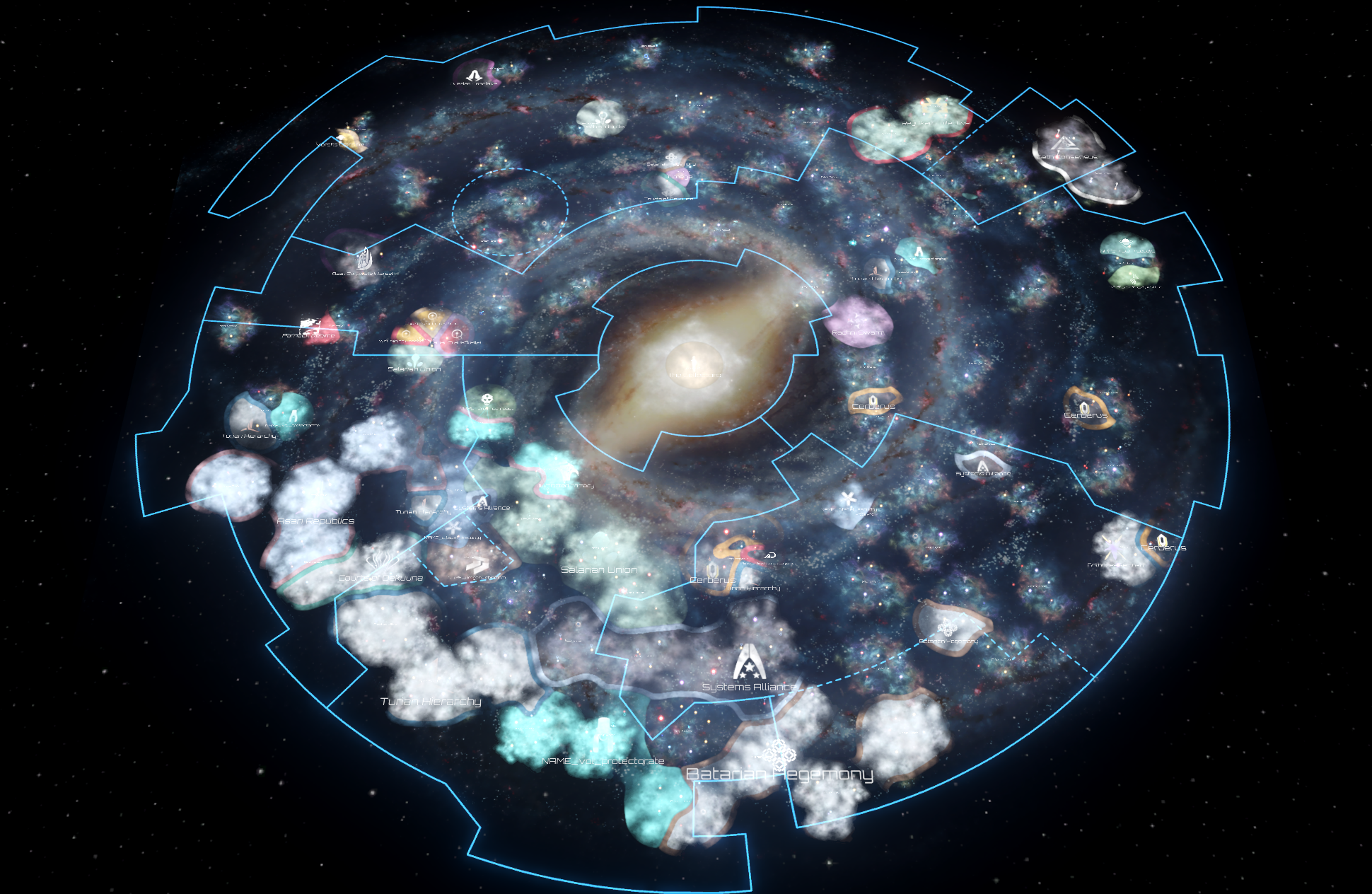This screenshot has height=894, width=1372.
Task: Click the golden Cerberus emblem on the east side
Action: (x=1084, y=407)
